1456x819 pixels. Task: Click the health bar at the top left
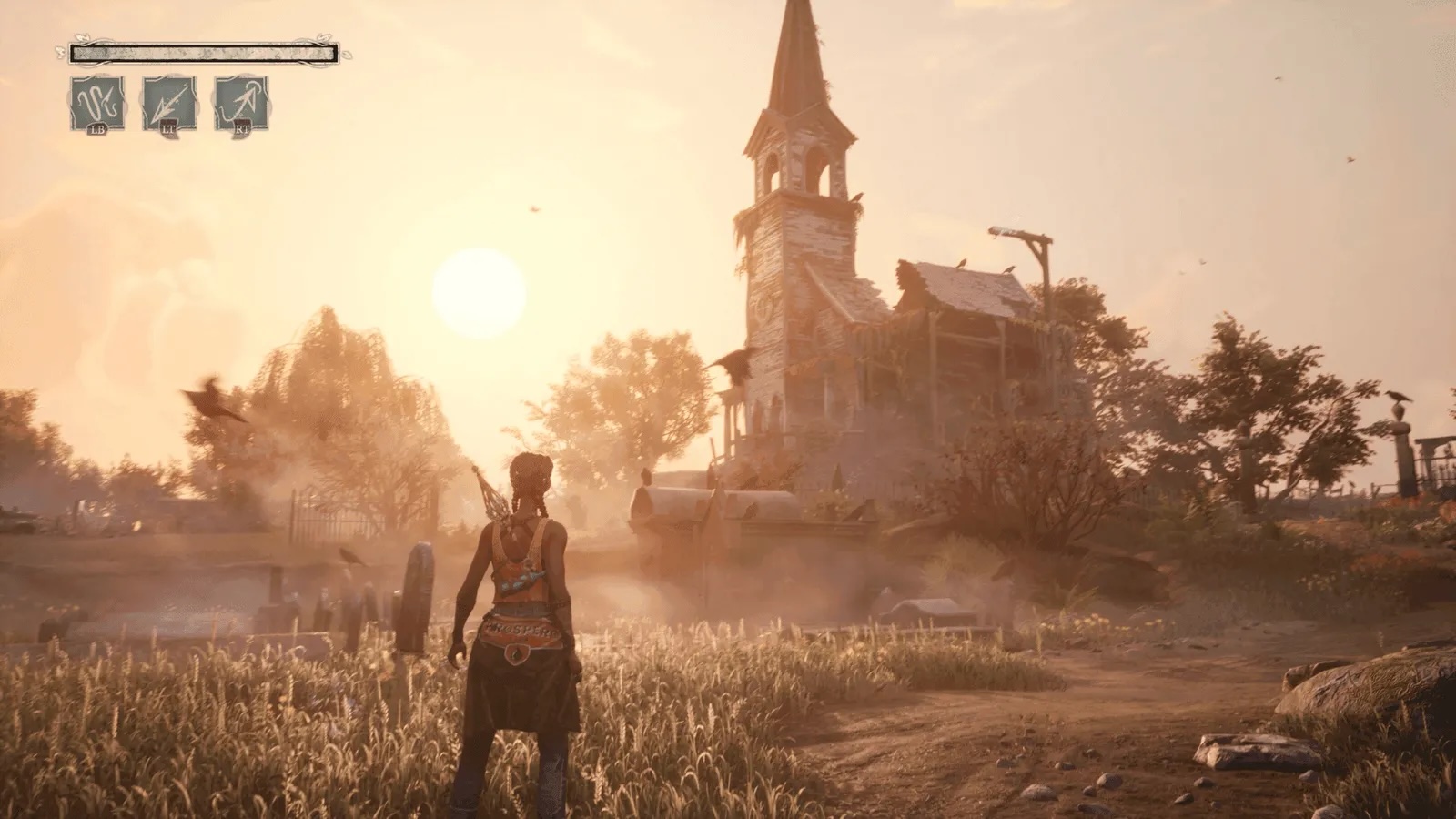[x=205, y=52]
